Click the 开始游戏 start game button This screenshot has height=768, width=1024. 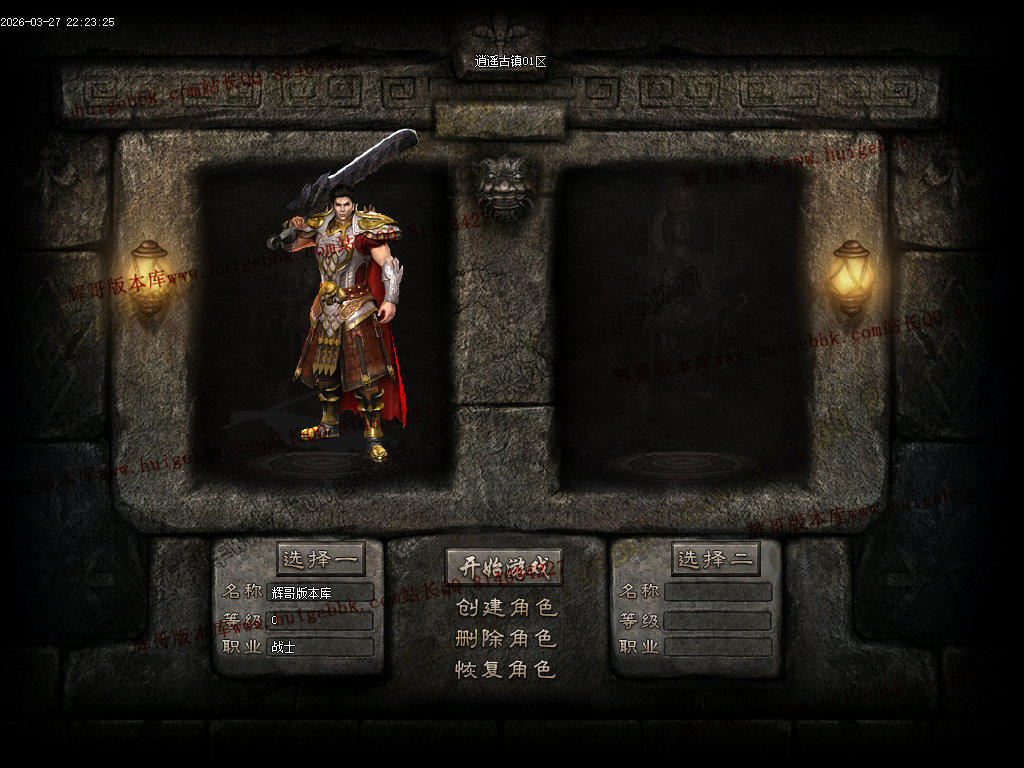click(504, 567)
